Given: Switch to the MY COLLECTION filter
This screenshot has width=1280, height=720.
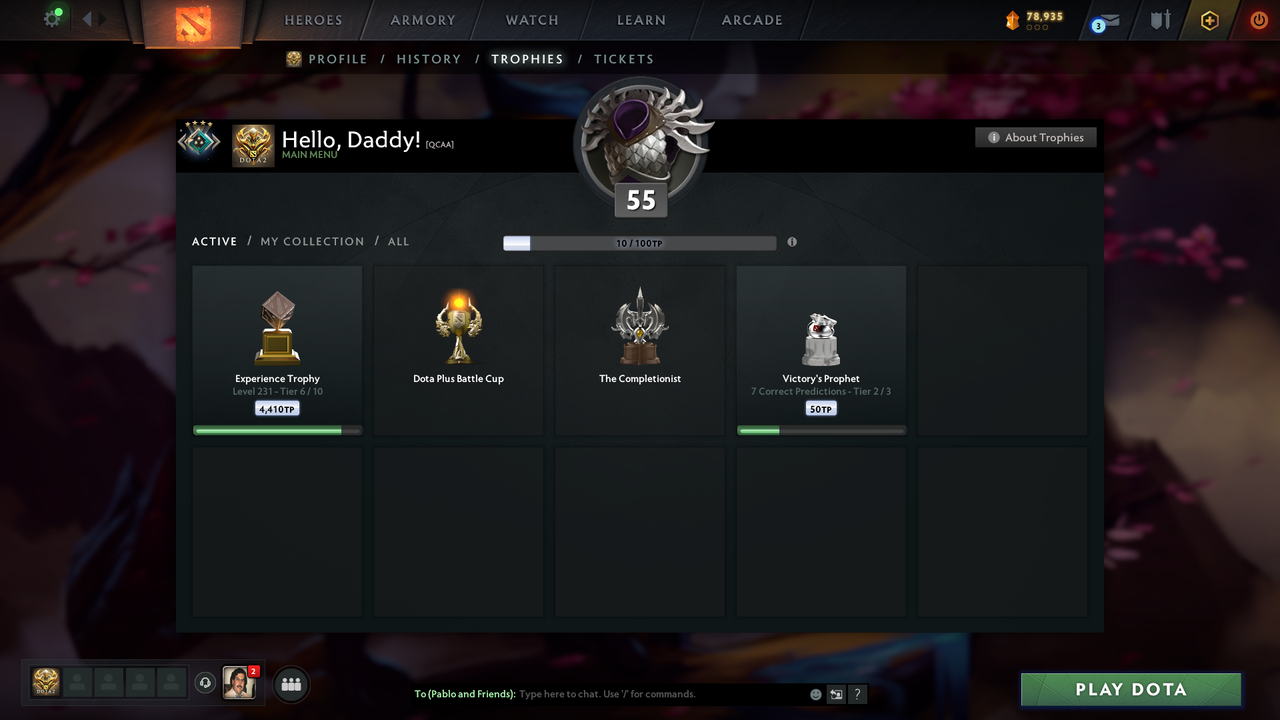Looking at the screenshot, I should [312, 241].
